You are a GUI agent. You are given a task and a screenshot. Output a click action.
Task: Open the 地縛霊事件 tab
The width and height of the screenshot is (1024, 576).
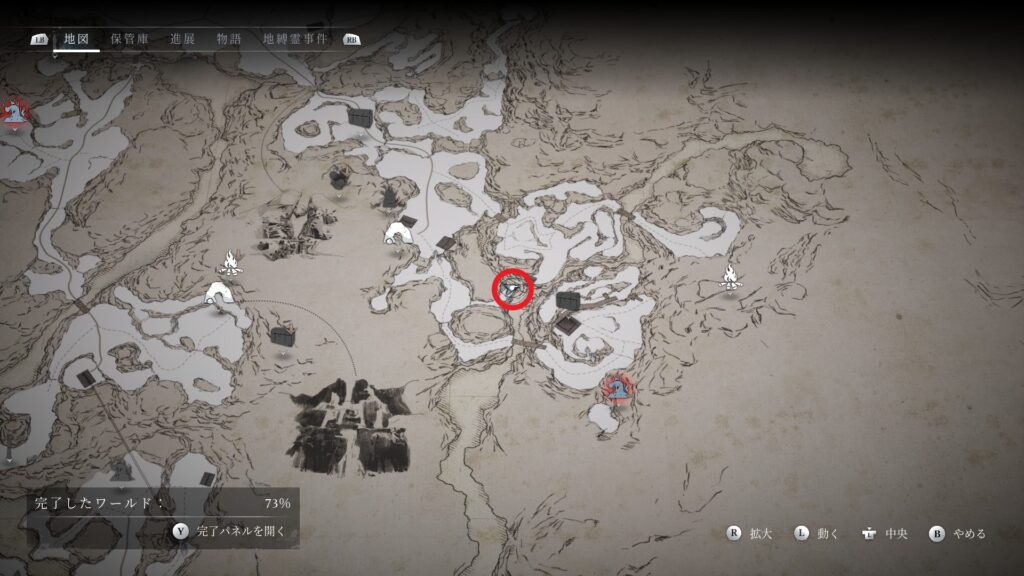click(296, 39)
